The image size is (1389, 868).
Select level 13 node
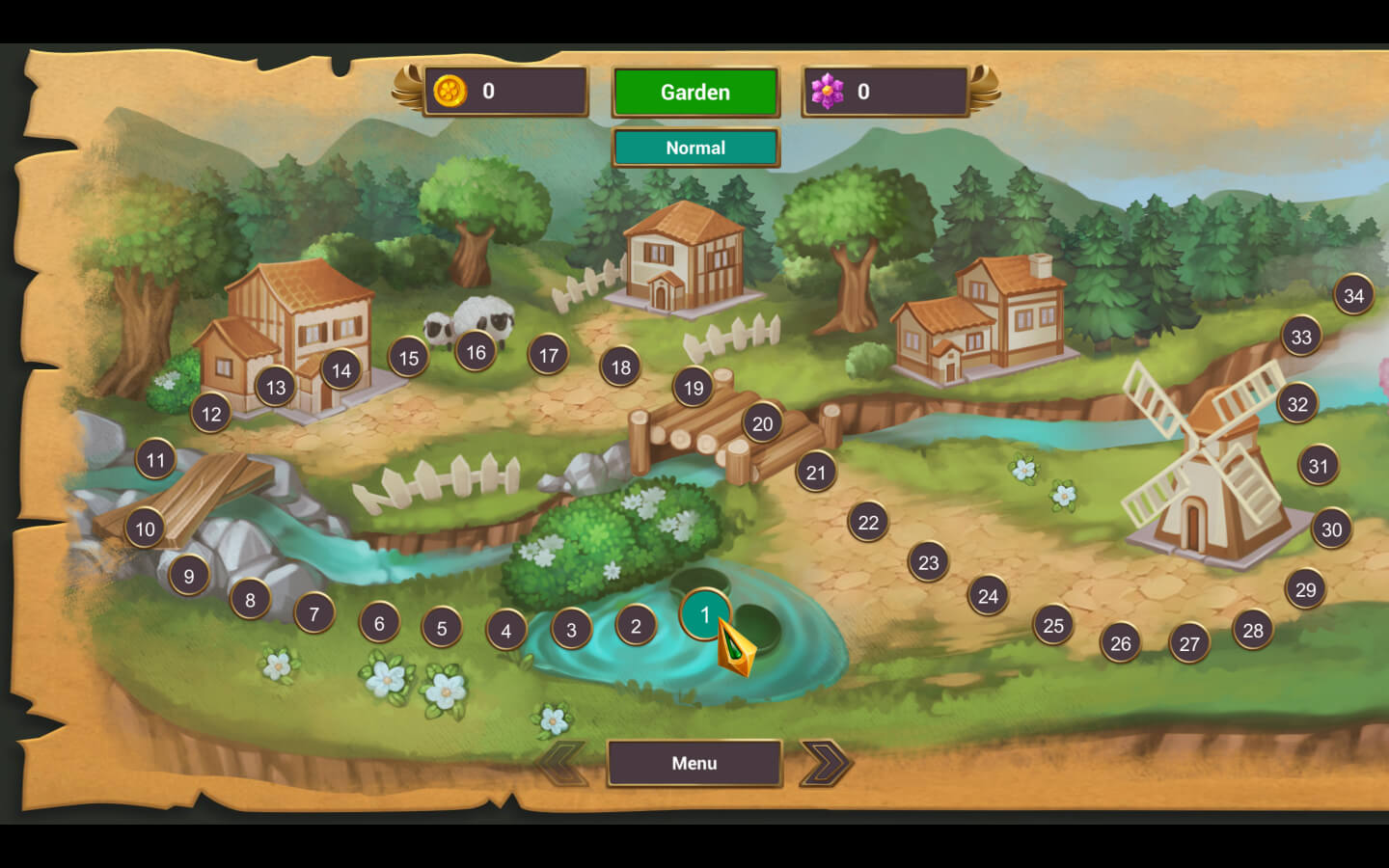[x=276, y=387]
